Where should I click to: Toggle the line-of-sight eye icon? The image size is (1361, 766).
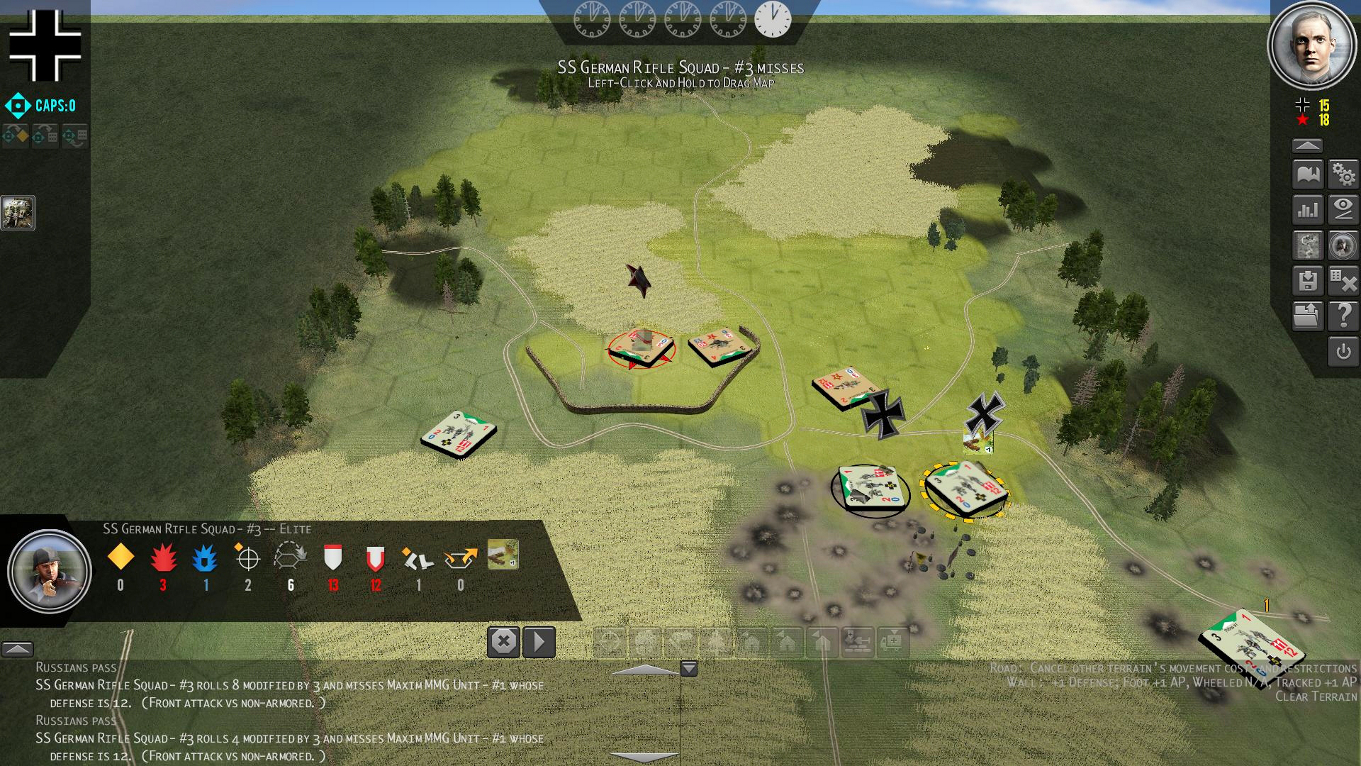pyautogui.click(x=1343, y=209)
